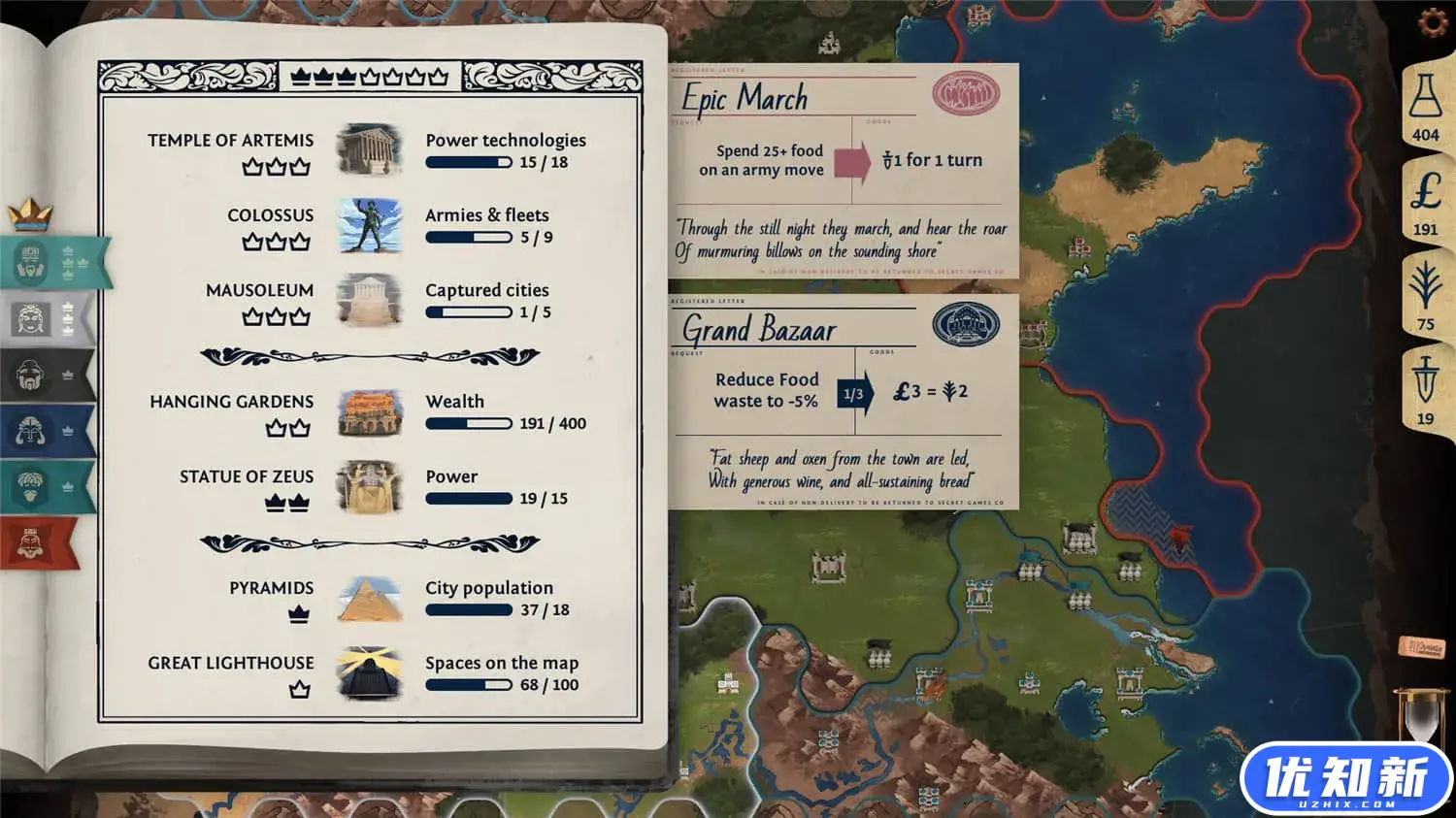The image size is (1456, 818).
Task: Select the grey faction banner tab
Action: tap(46, 318)
